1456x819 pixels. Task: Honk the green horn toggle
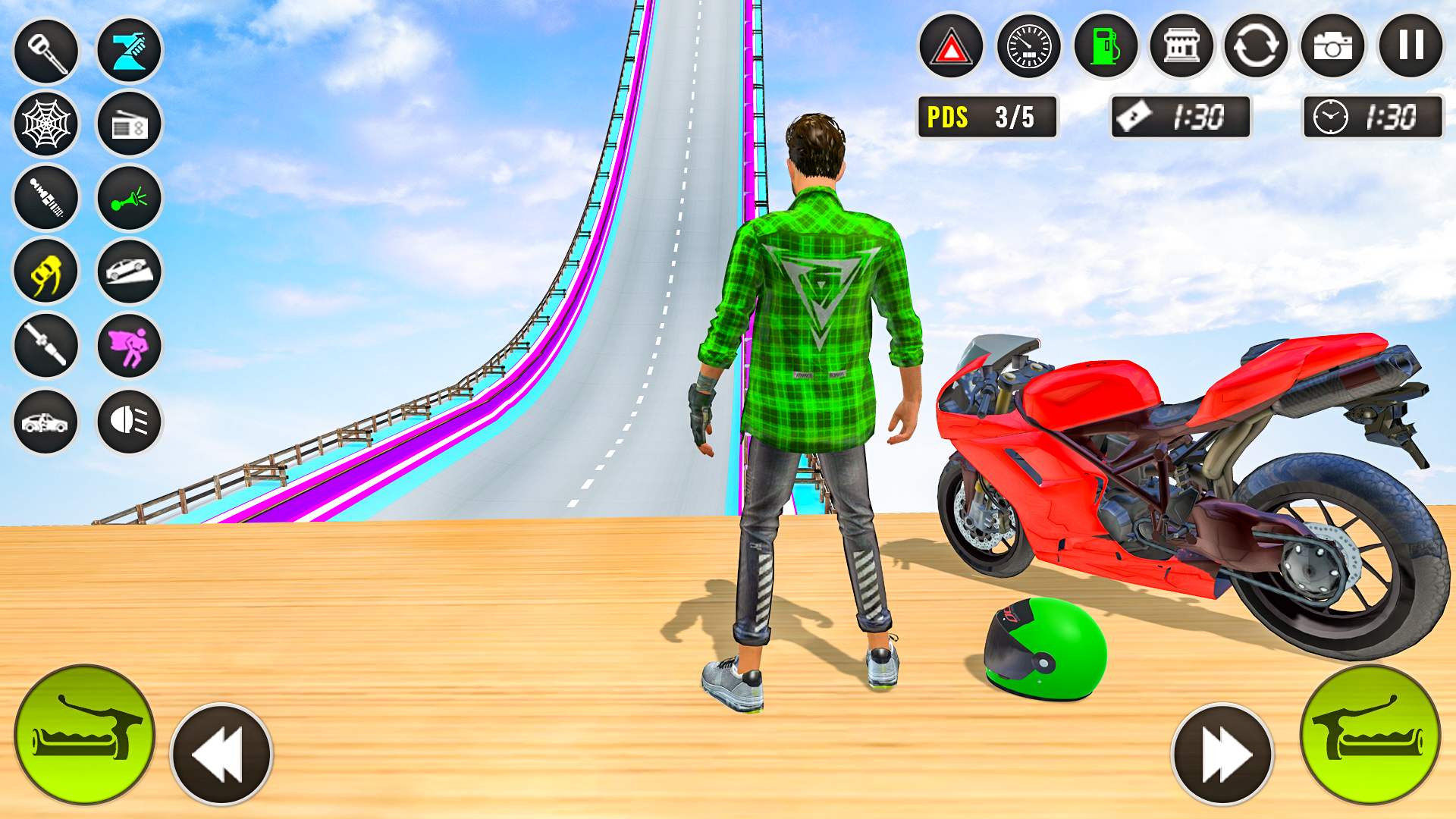pyautogui.click(x=127, y=197)
